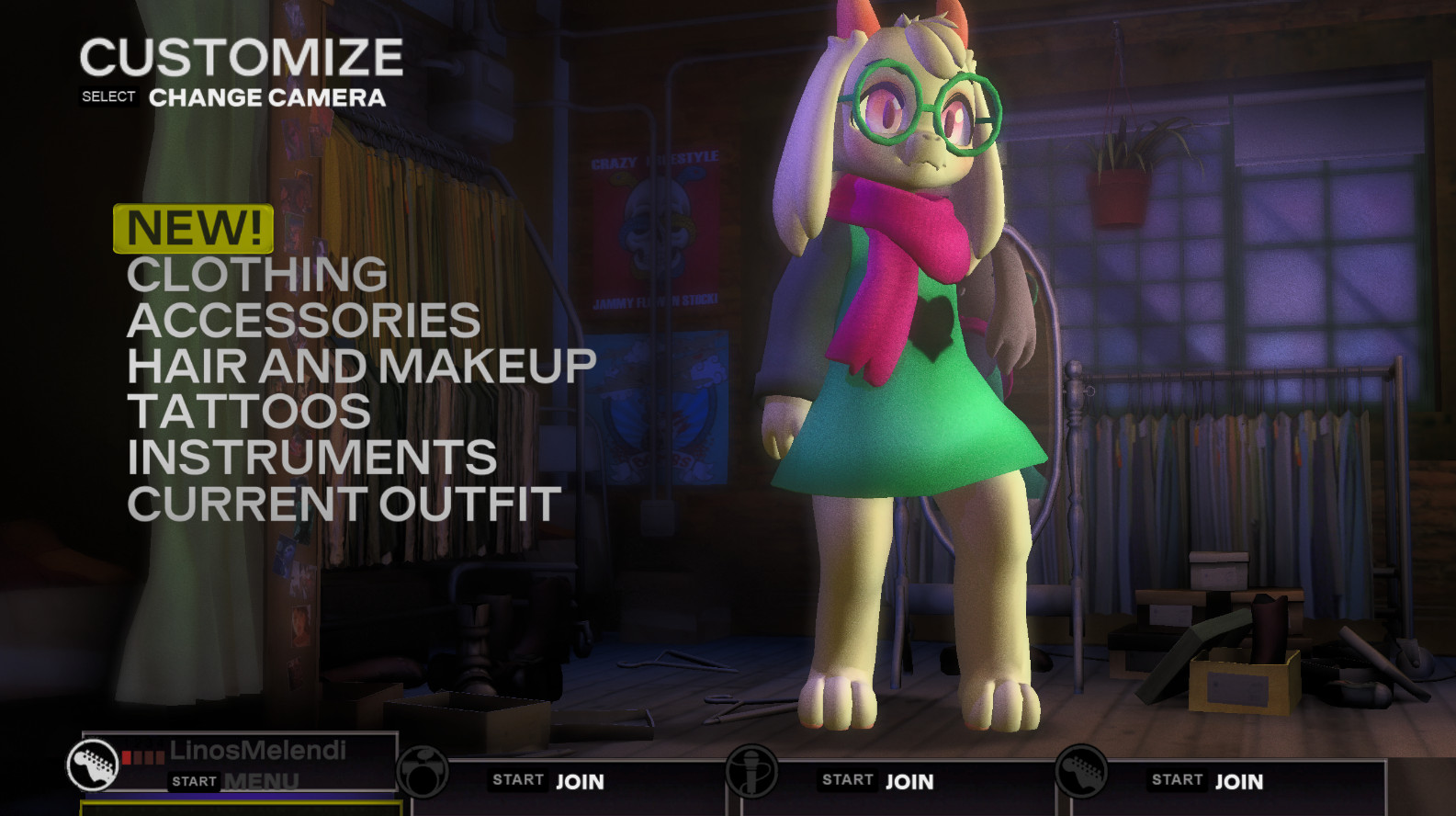The width and height of the screenshot is (1456, 816).
Task: Click JOIN next to the drum slot
Action: 580,782
